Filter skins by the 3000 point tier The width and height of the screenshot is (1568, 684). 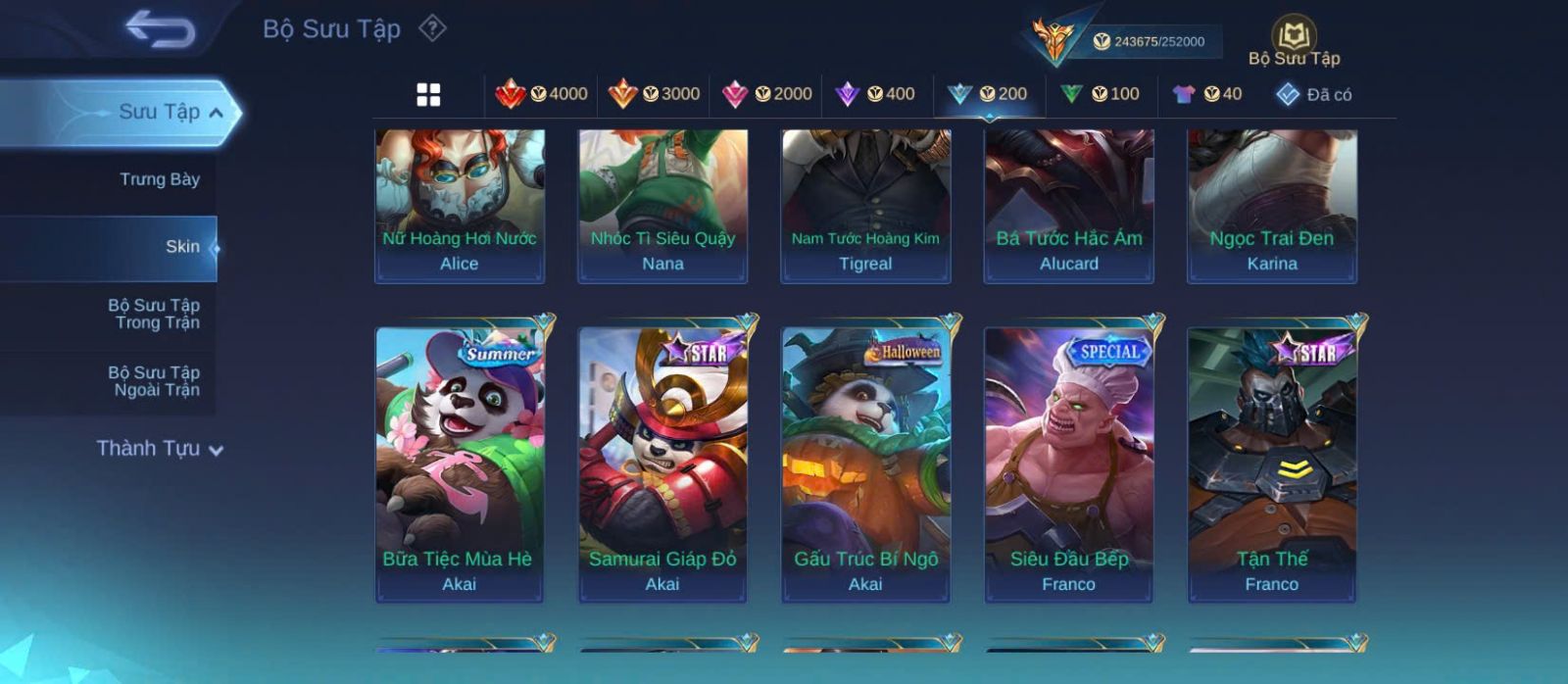[655, 94]
